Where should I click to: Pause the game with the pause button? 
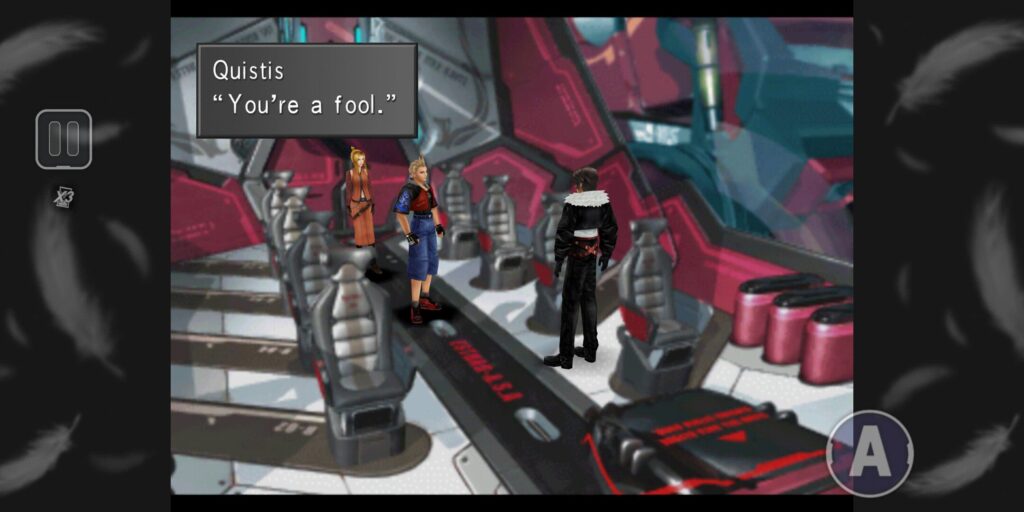tap(64, 139)
